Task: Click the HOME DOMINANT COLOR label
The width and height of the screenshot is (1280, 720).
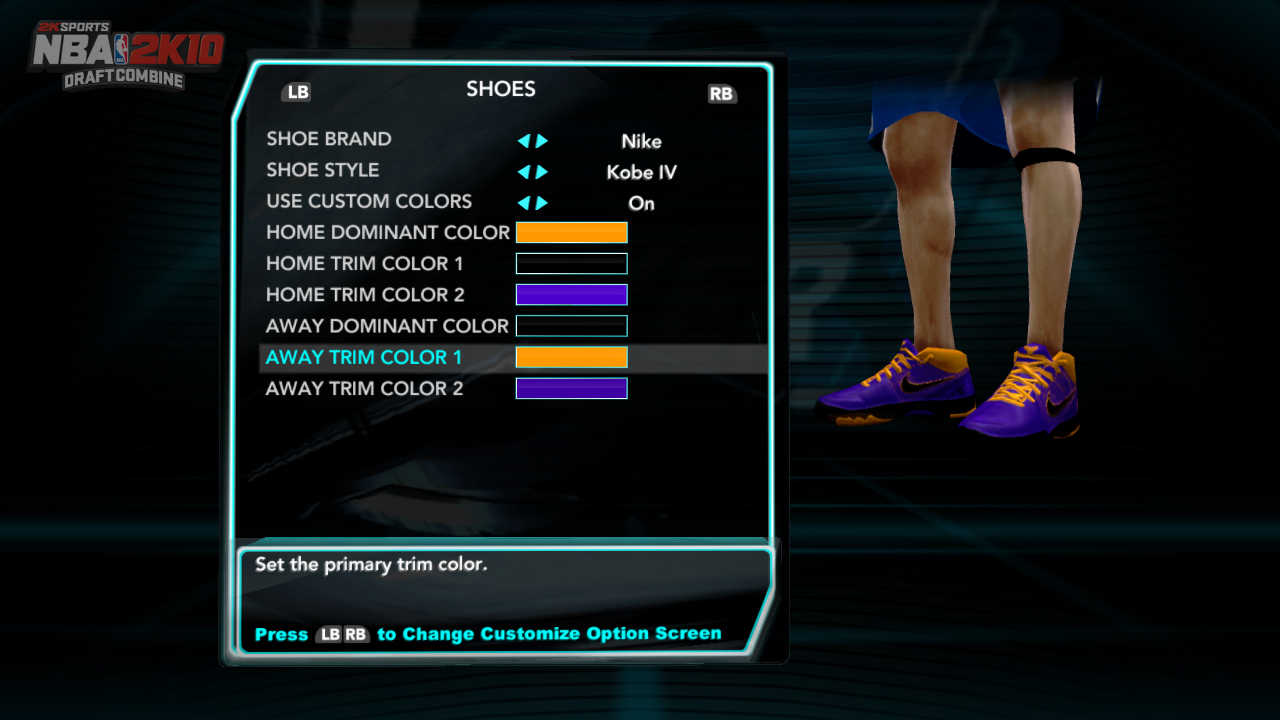Action: coord(388,232)
